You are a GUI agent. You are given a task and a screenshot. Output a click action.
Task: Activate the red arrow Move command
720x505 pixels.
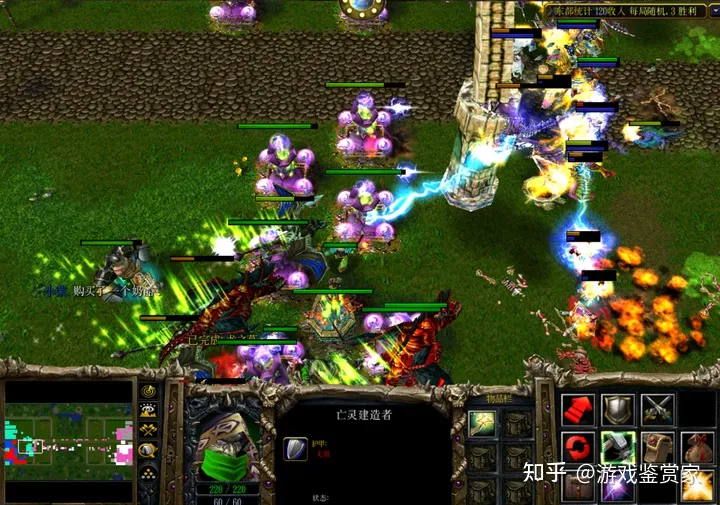click(578, 408)
